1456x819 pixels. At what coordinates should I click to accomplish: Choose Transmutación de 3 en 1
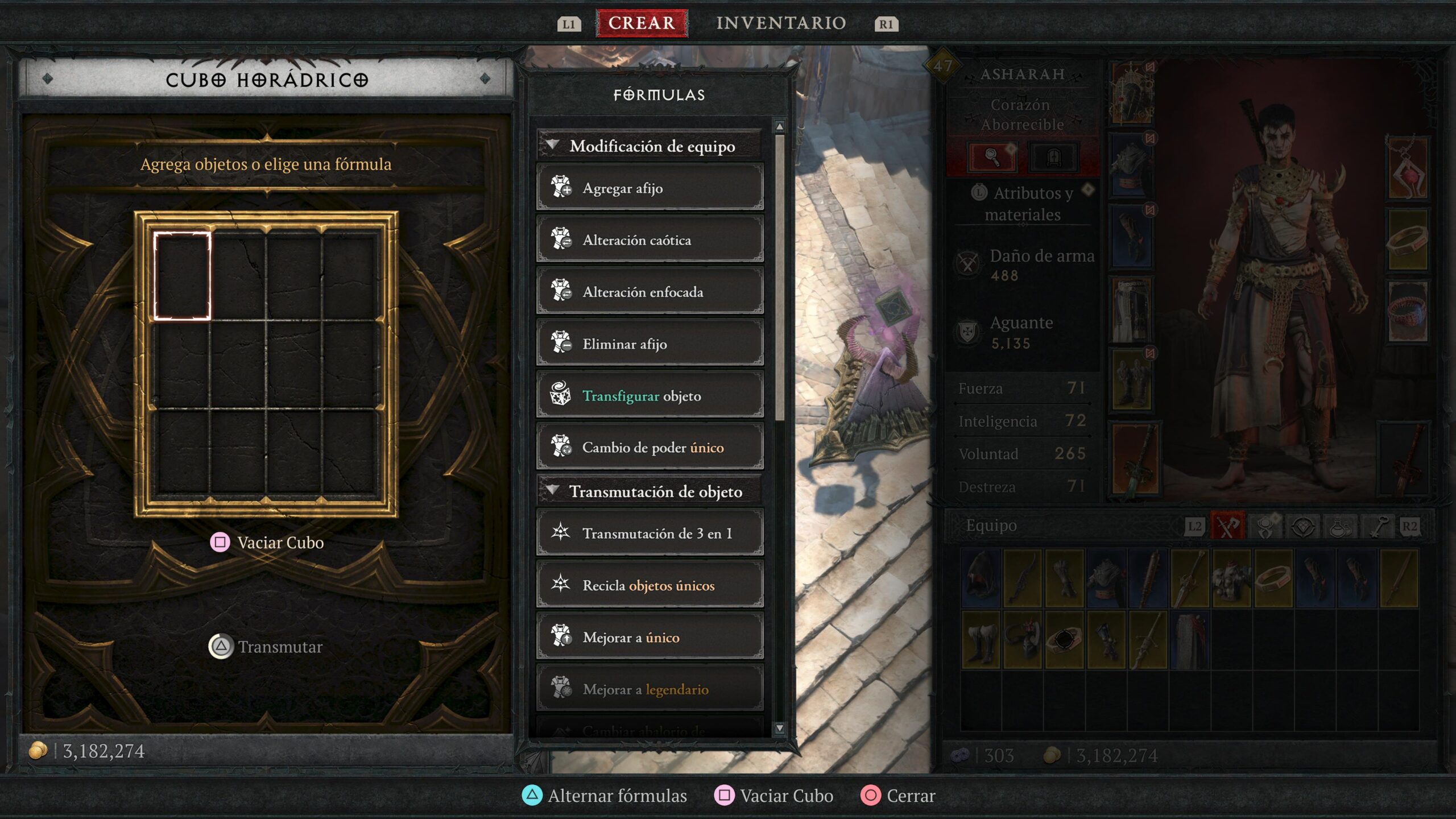pos(650,533)
